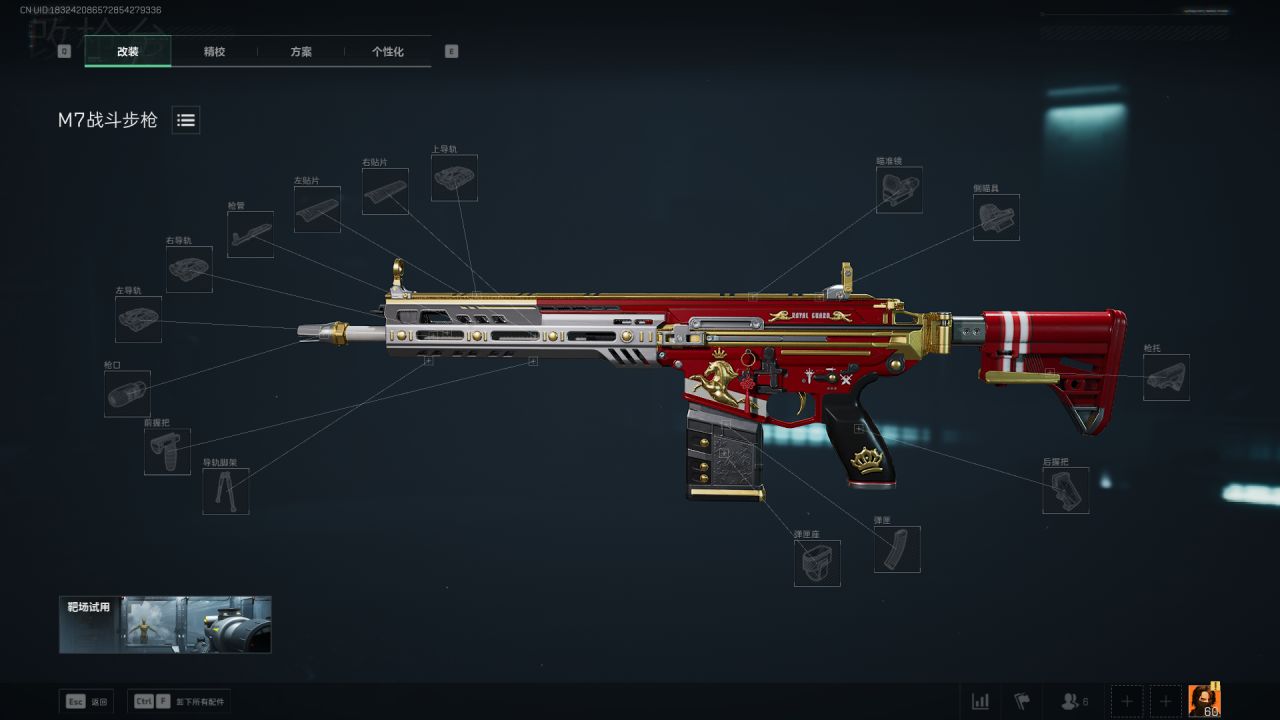Click the 枪托 stock slot

click(1166, 377)
